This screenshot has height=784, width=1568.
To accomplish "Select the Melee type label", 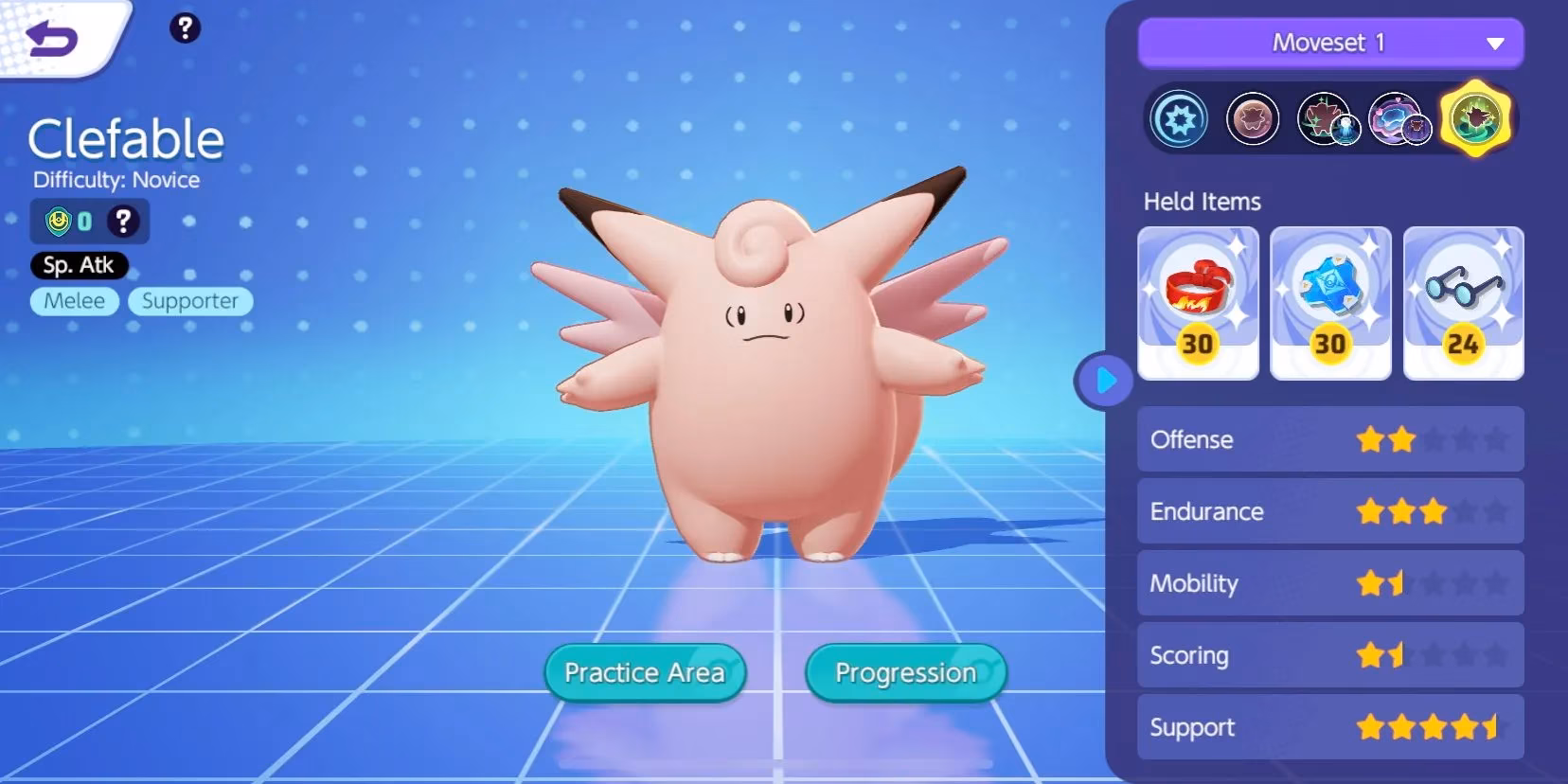I will pyautogui.click(x=74, y=301).
